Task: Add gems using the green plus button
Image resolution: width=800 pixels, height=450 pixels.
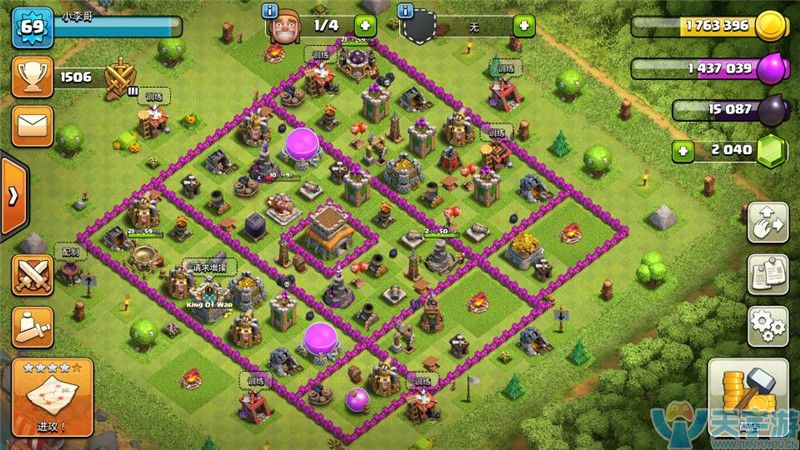Action: [x=683, y=152]
